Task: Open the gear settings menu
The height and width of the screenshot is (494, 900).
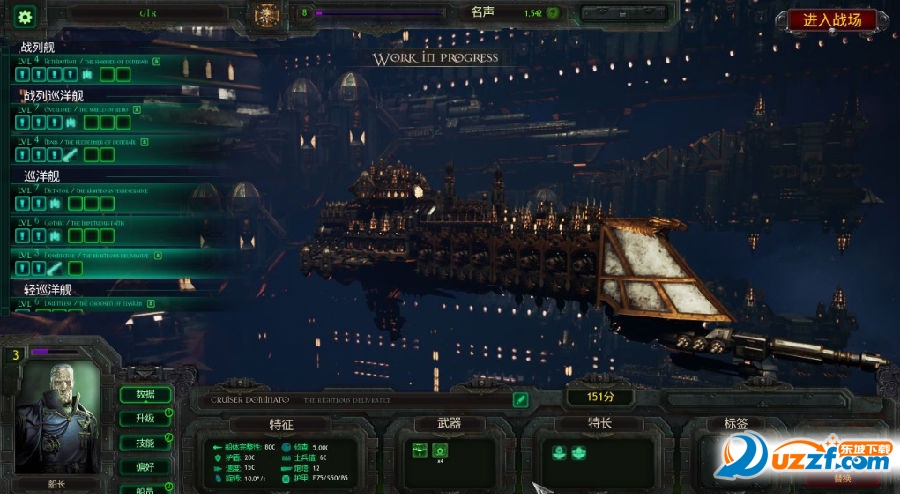Action: (24, 17)
